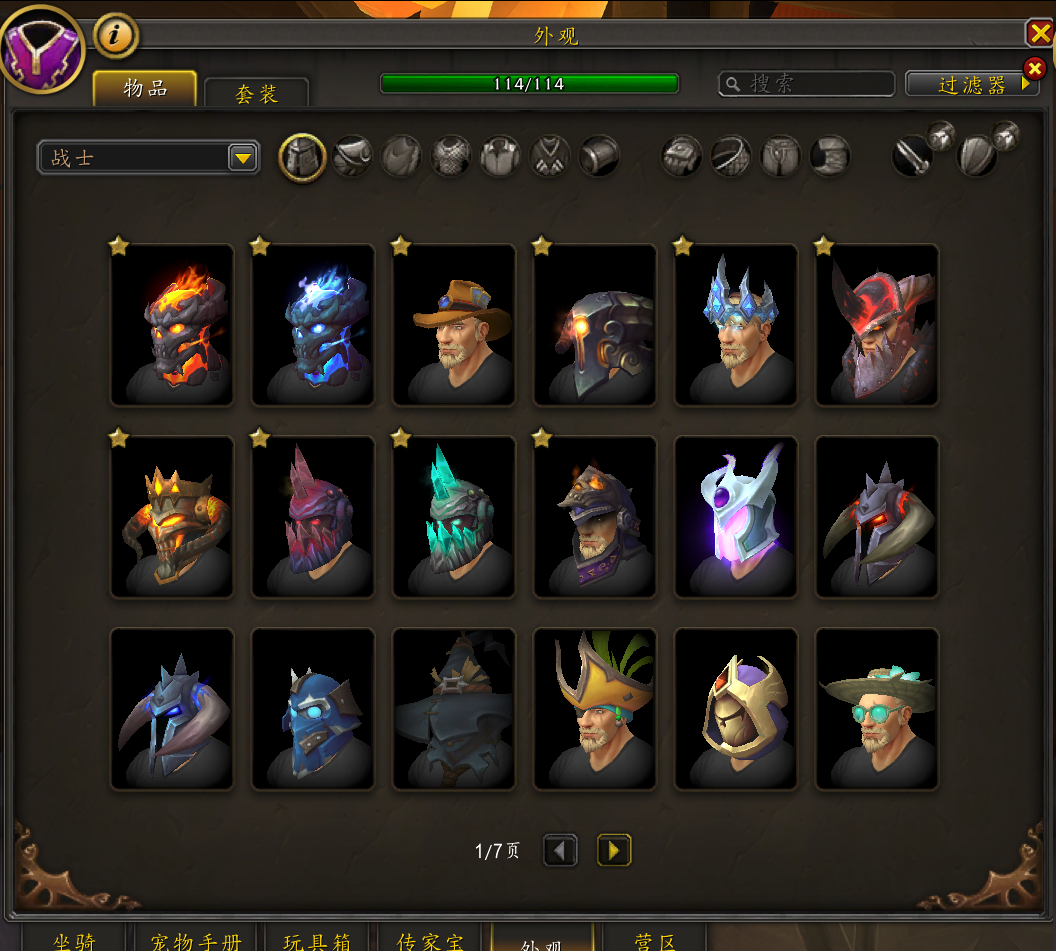Open the 营区 tab

click(x=655, y=940)
